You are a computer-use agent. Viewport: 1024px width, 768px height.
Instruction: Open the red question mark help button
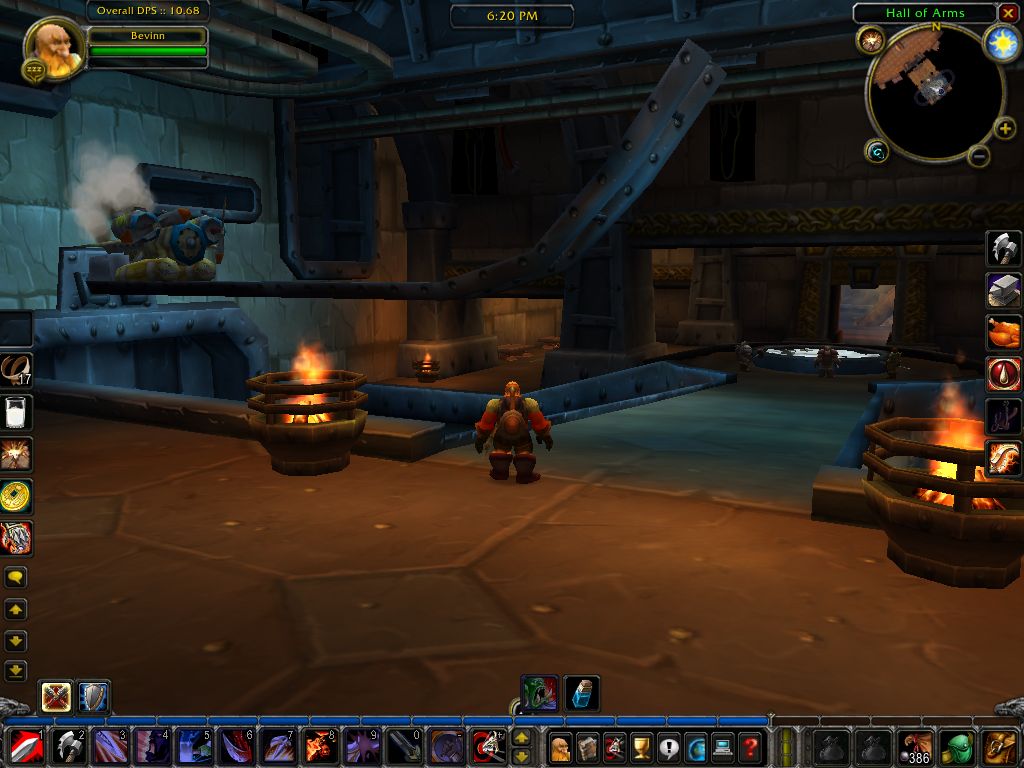coord(749,746)
